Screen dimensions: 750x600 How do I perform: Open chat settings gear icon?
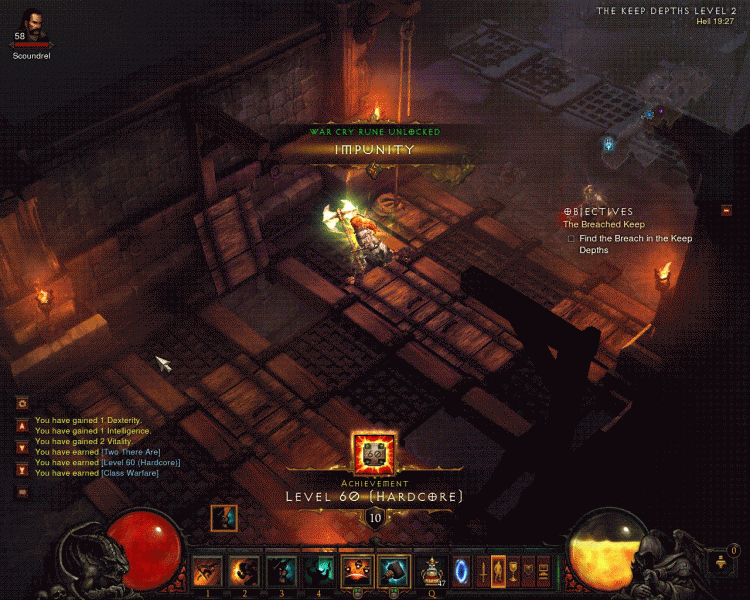point(22,402)
